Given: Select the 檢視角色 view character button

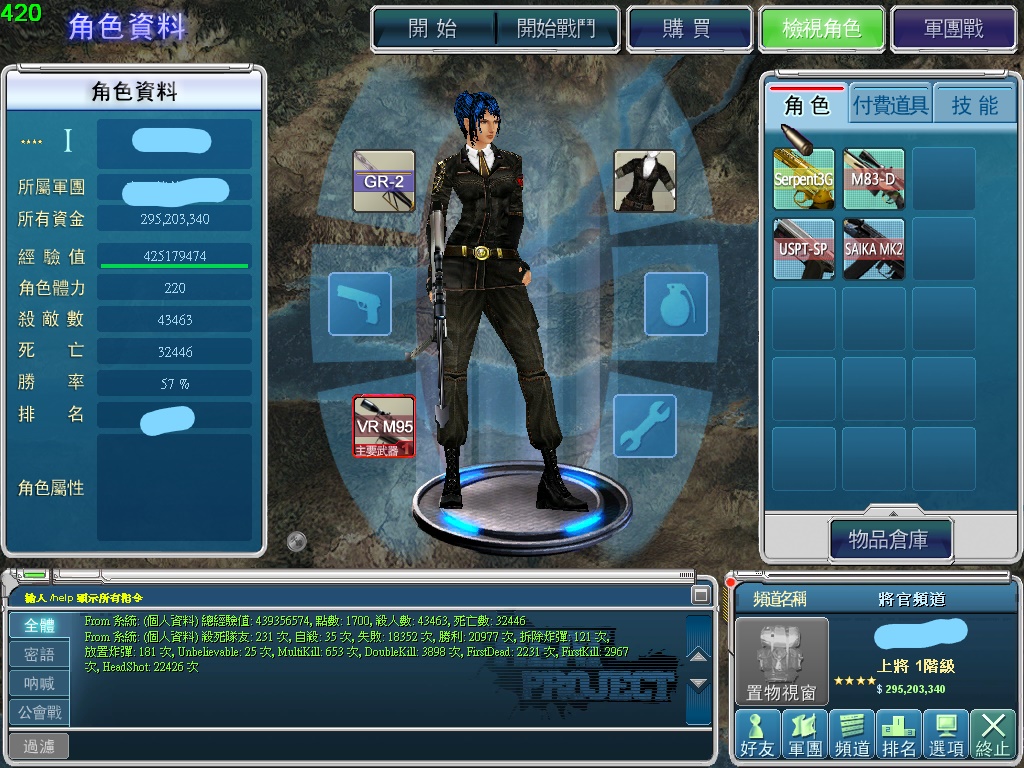Looking at the screenshot, I should click(x=822, y=28).
